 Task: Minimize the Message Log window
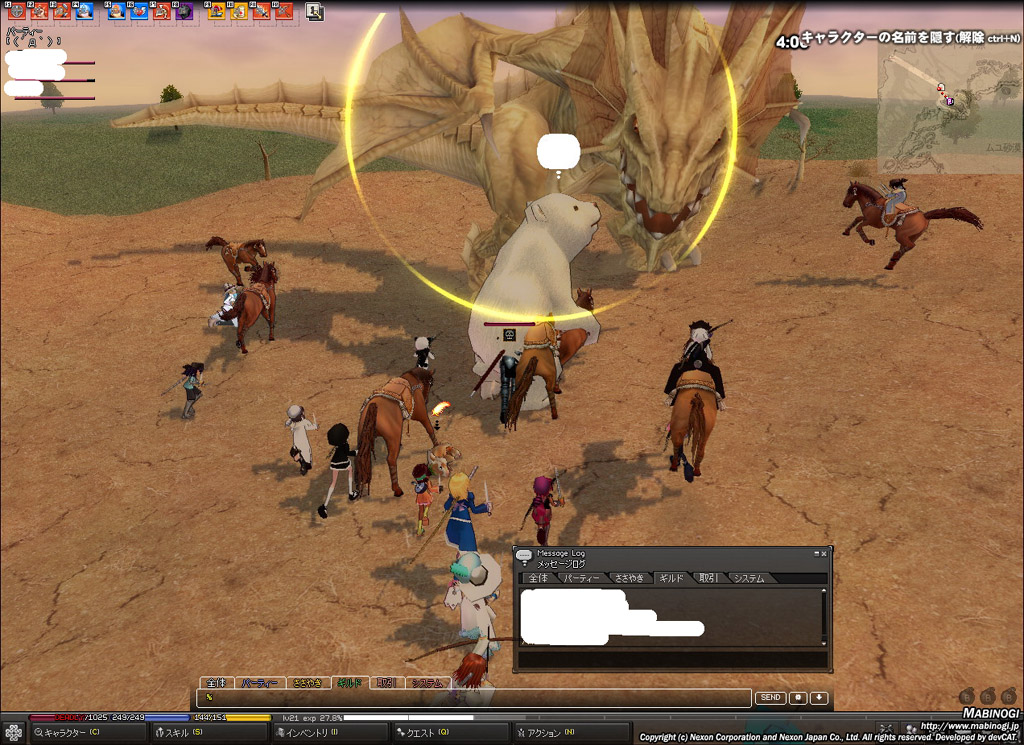816,553
